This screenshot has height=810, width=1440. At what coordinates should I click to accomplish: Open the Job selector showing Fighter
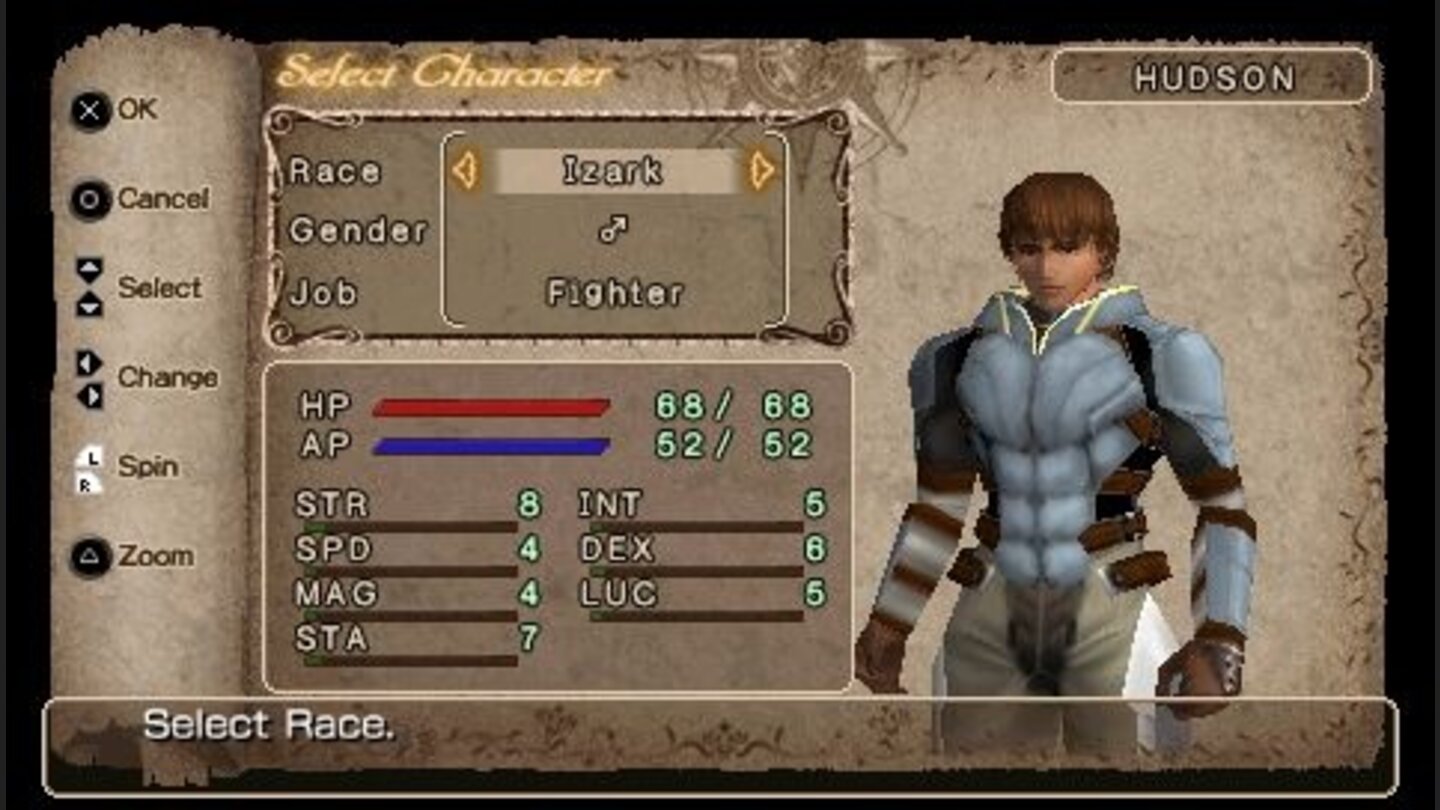coord(615,293)
